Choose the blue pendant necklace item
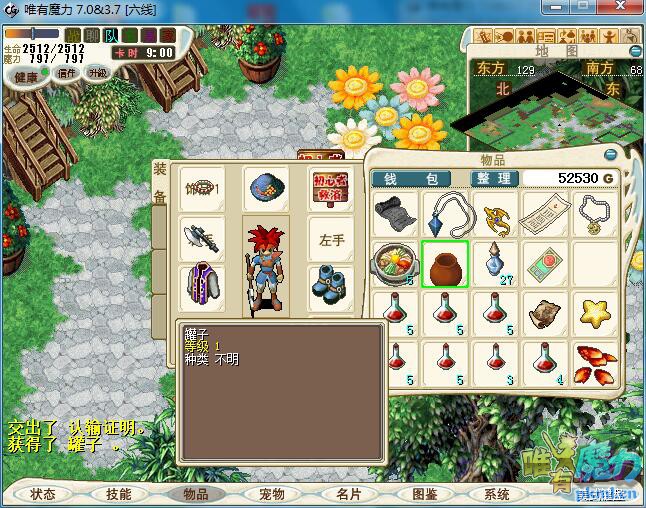Screen dimensions: 646x508 [445, 214]
